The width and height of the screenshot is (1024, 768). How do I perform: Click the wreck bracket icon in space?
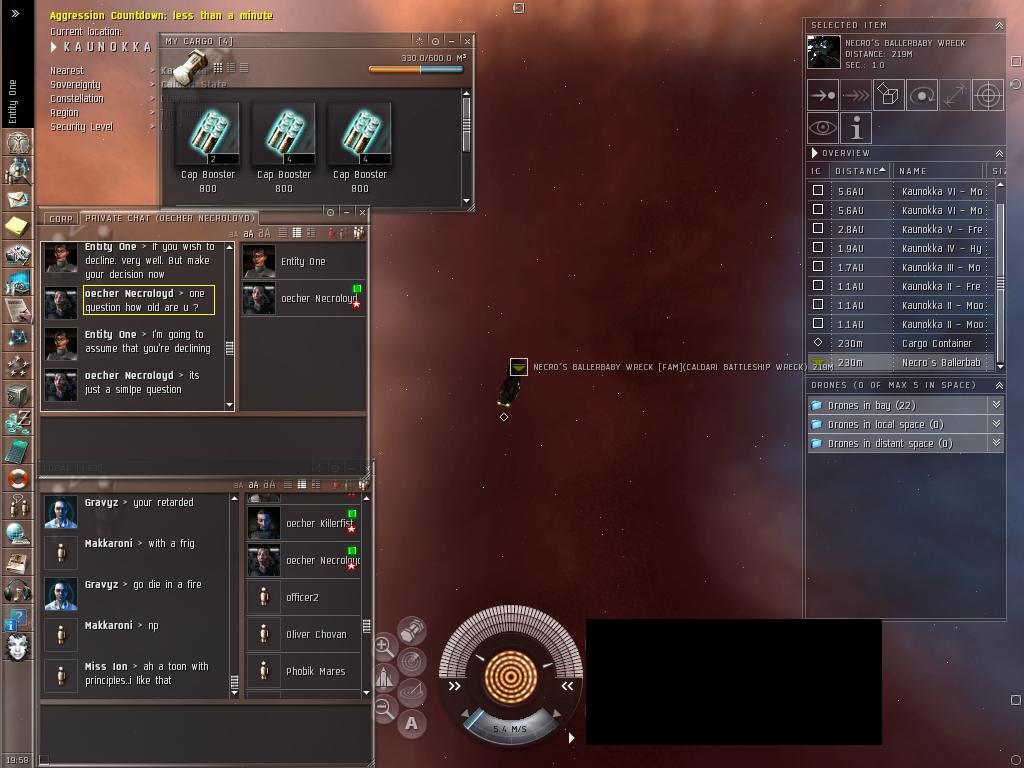518,368
